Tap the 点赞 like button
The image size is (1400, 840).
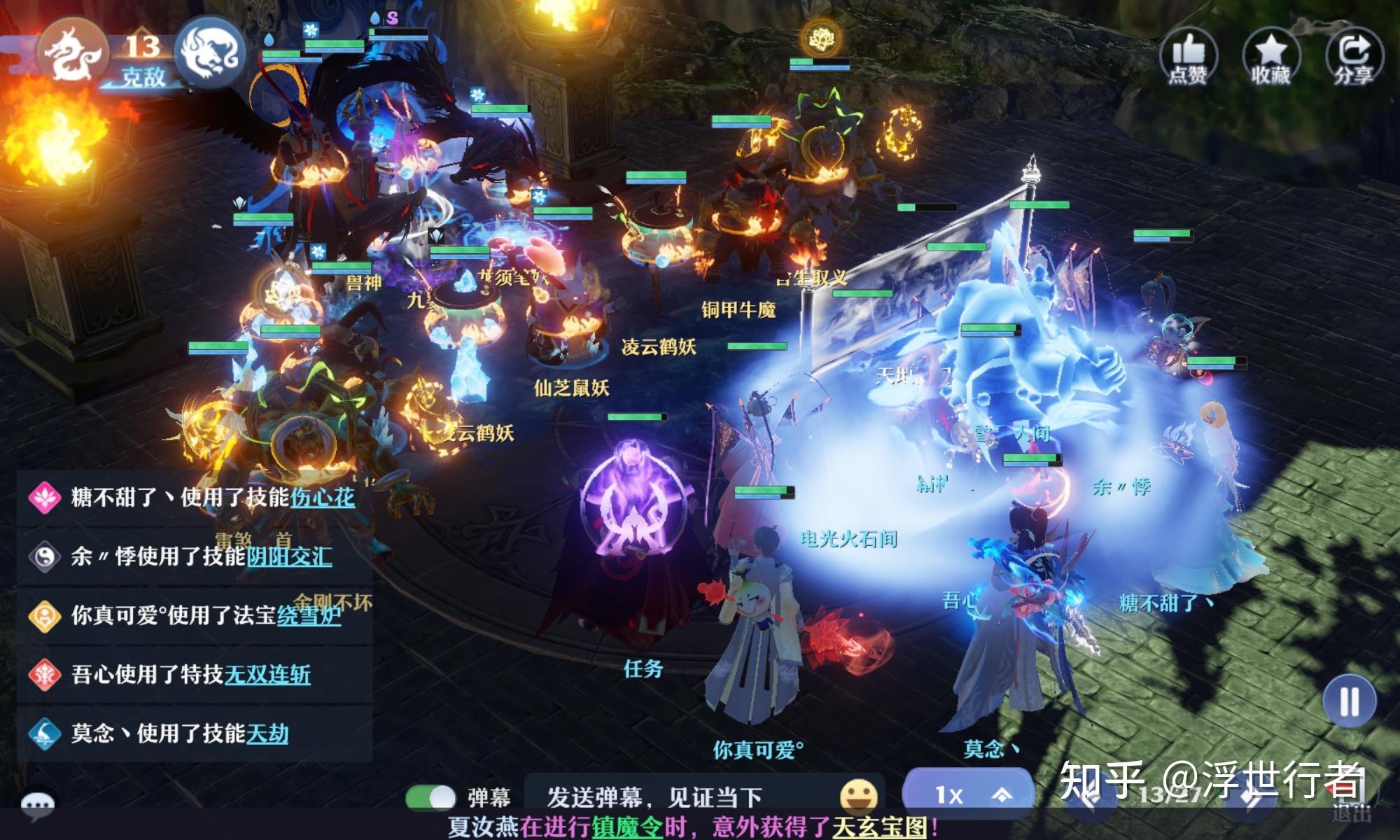point(1188,56)
